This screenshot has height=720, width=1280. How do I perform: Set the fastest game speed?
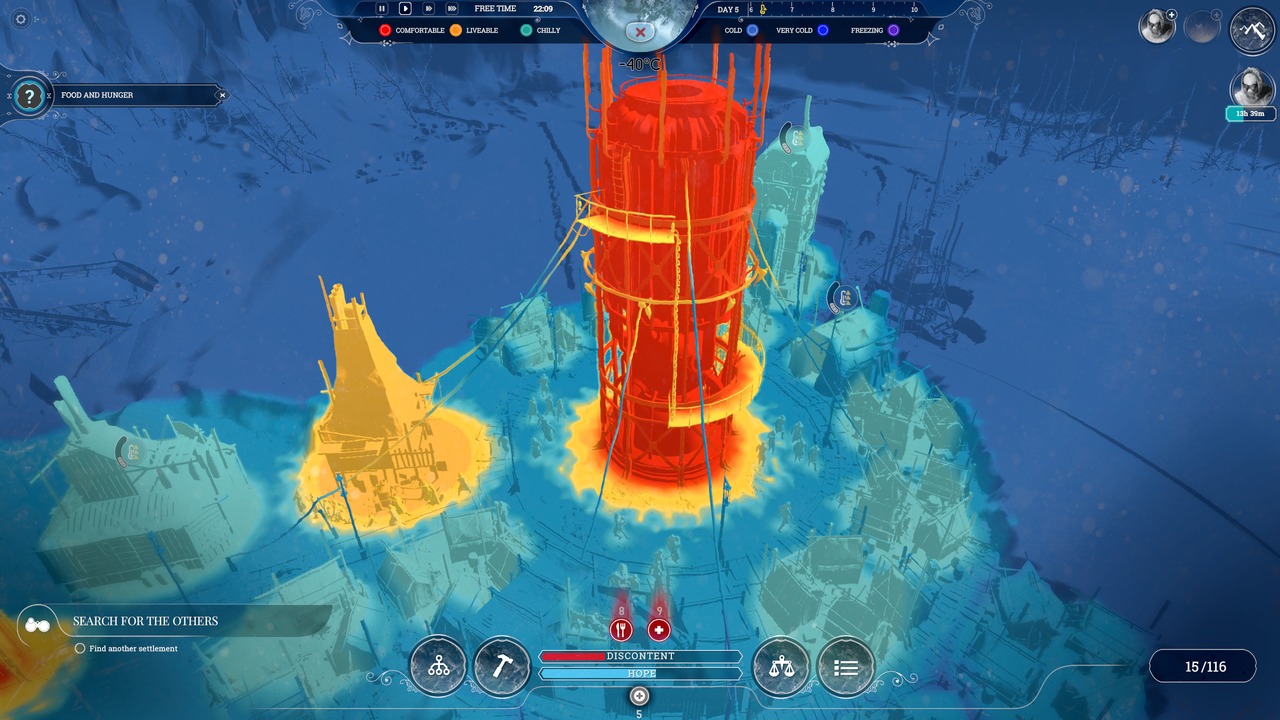[453, 8]
